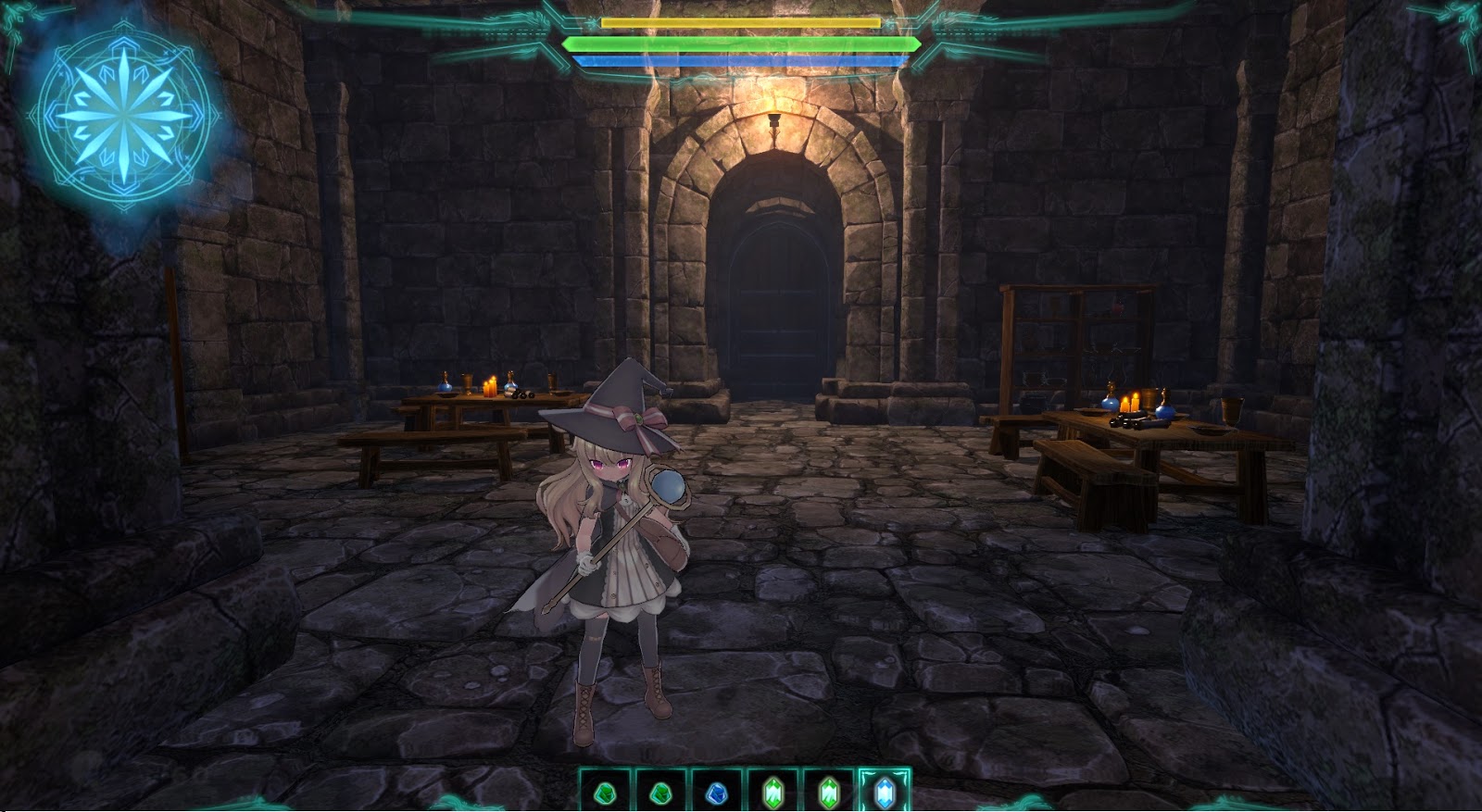Select the dark green gem in slot two
Image resolution: width=1482 pixels, height=812 pixels.
[661, 792]
